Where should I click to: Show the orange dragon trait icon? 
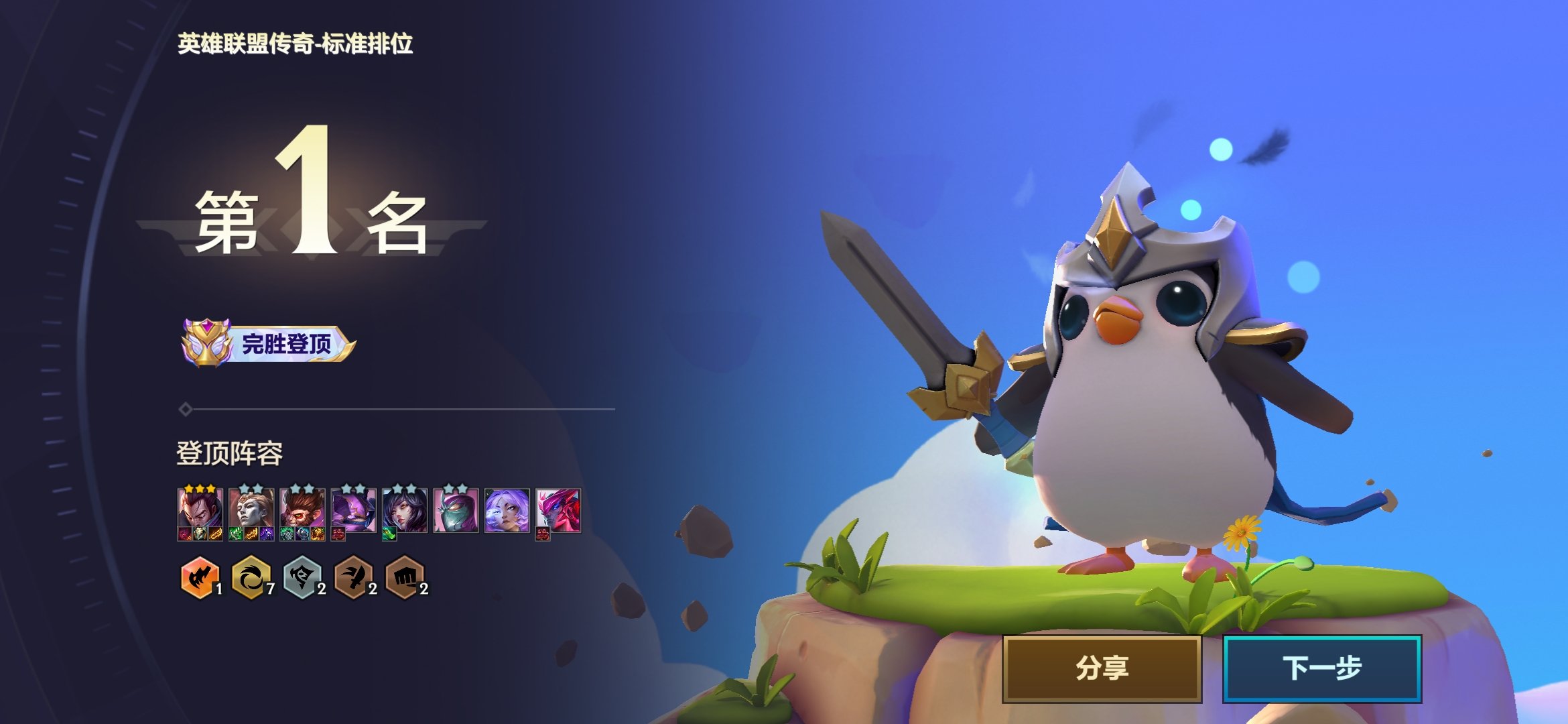point(200,577)
